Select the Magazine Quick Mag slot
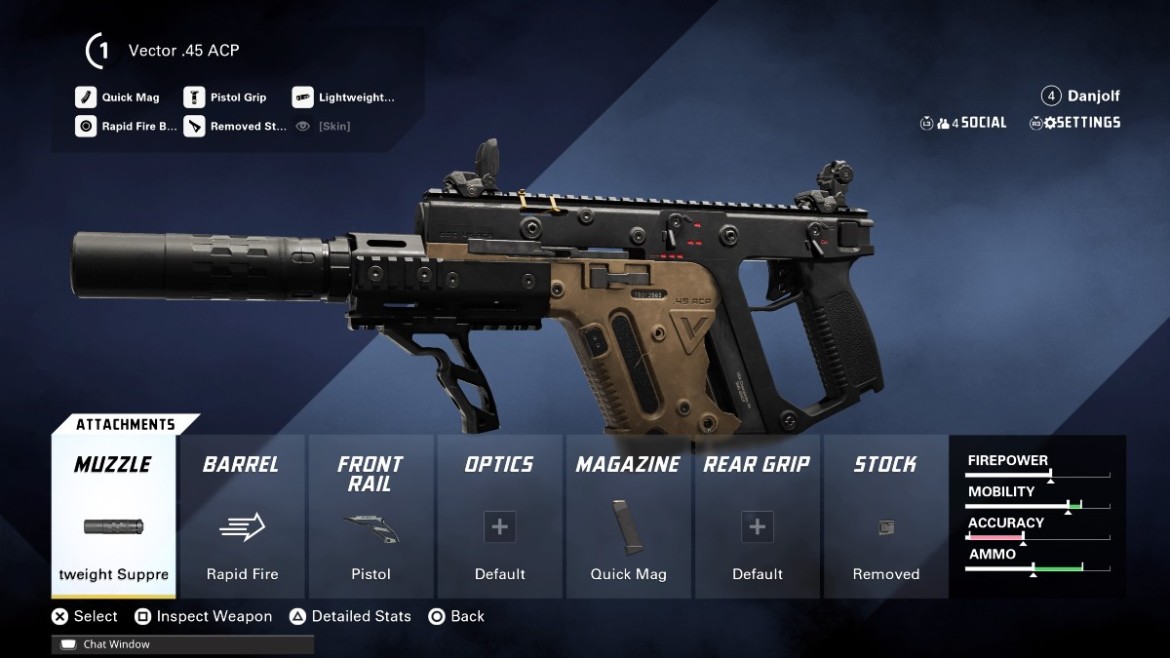Image resolution: width=1170 pixels, height=658 pixels. [628, 516]
